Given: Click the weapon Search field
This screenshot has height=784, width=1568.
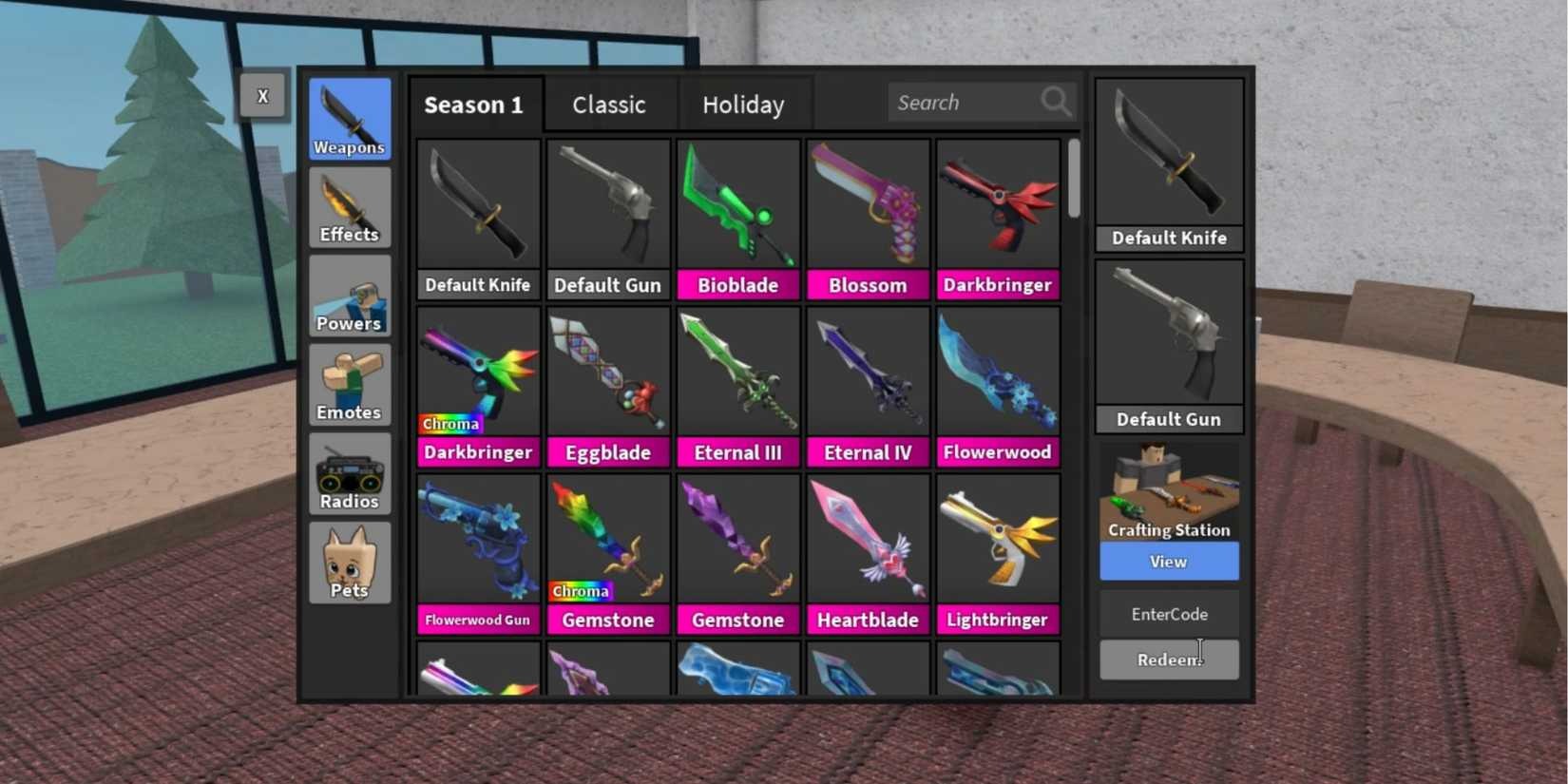Looking at the screenshot, I should click(965, 103).
